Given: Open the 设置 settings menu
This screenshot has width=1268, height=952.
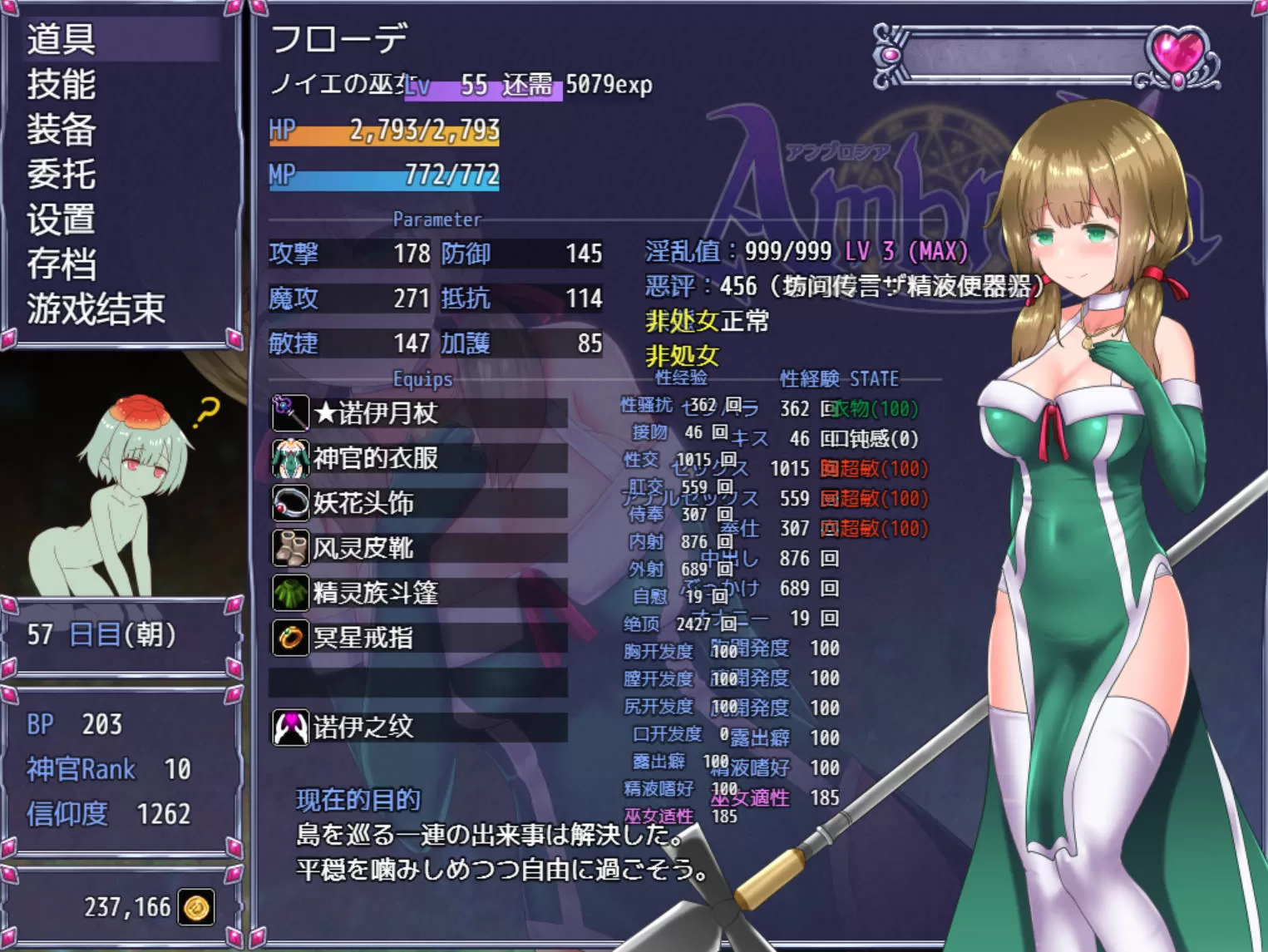Looking at the screenshot, I should pyautogui.click(x=62, y=219).
